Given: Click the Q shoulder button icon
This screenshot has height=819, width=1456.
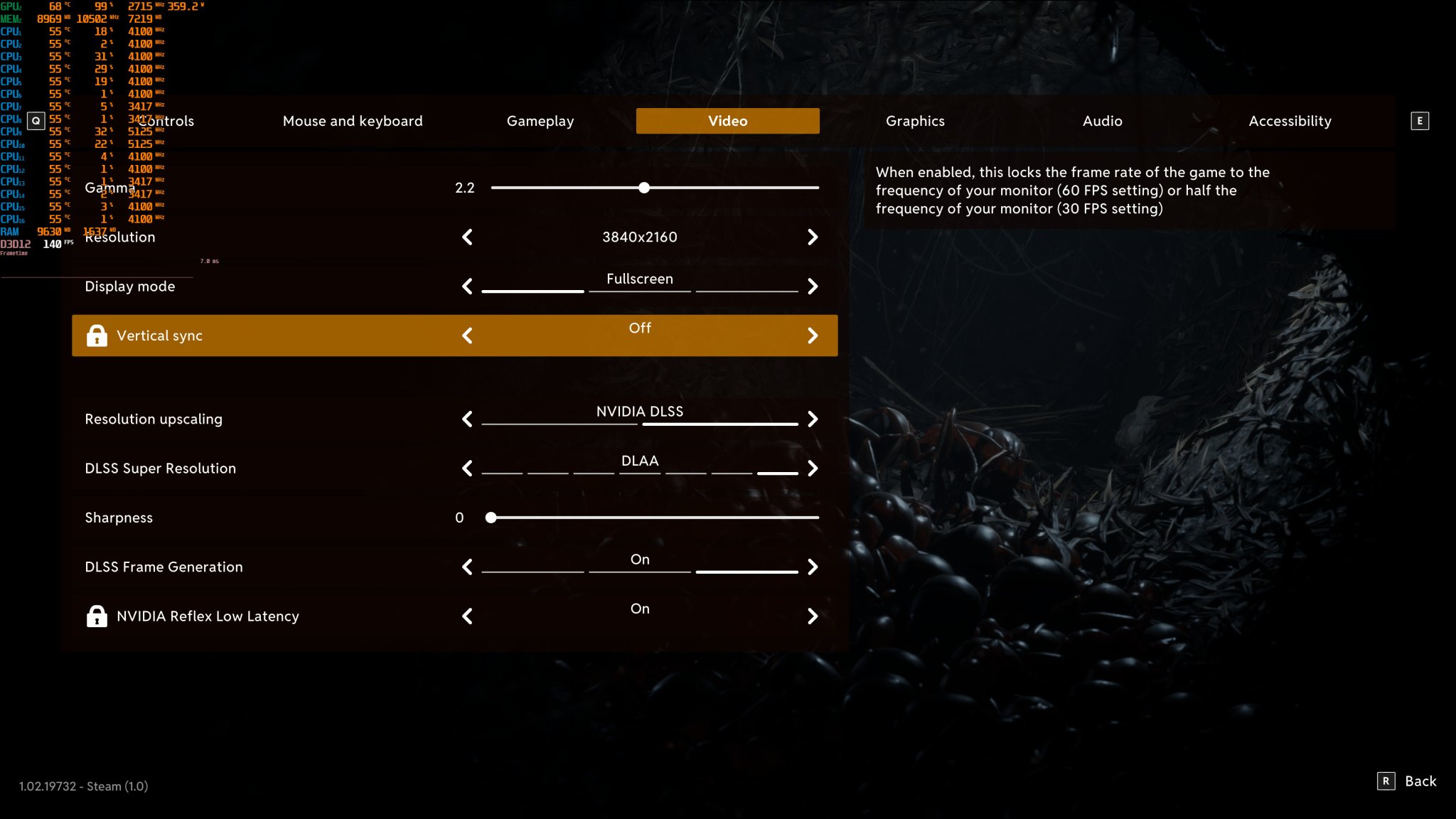Looking at the screenshot, I should (x=36, y=121).
